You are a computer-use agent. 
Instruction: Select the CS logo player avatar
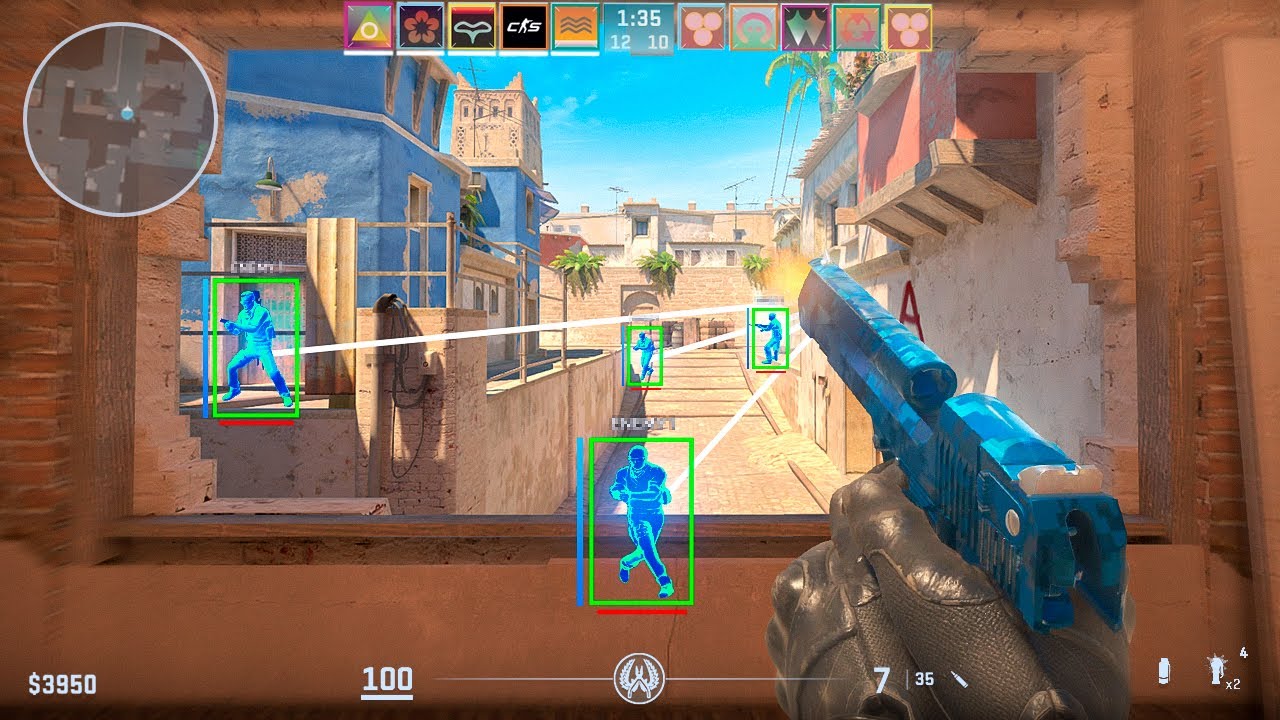pyautogui.click(x=523, y=27)
